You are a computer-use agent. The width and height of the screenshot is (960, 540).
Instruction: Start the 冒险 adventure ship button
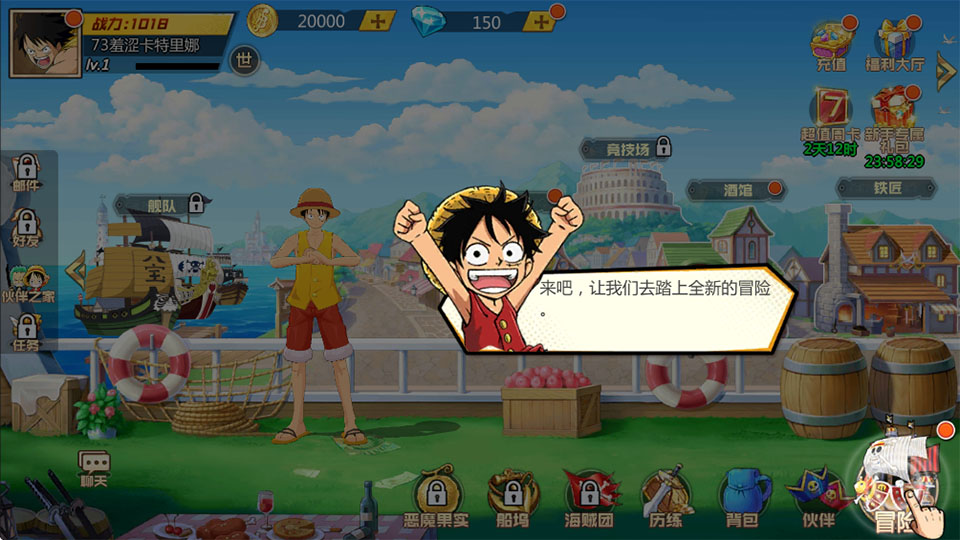coord(897,485)
